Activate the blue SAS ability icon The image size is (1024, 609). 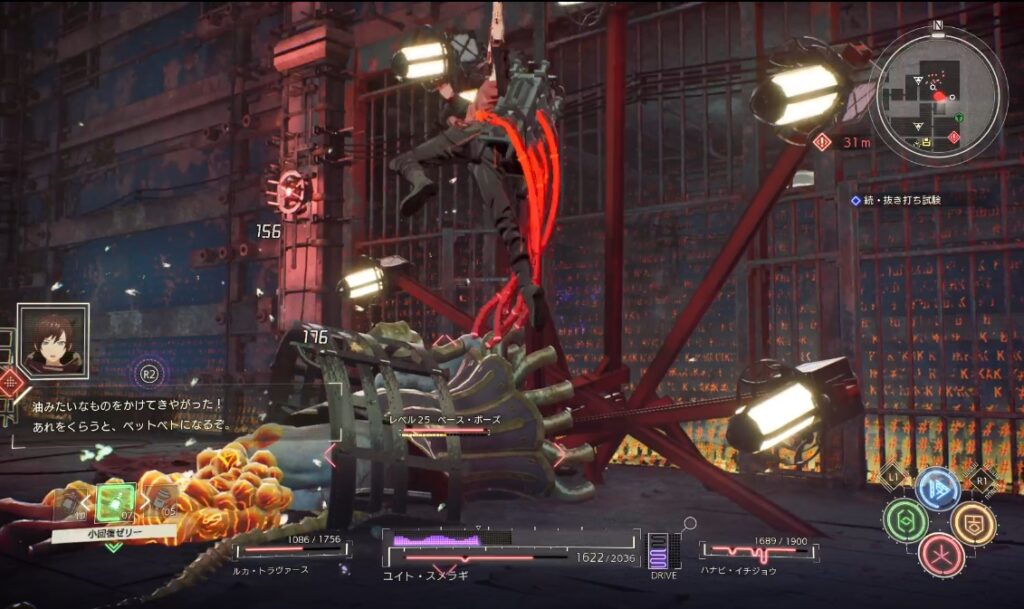tap(937, 490)
